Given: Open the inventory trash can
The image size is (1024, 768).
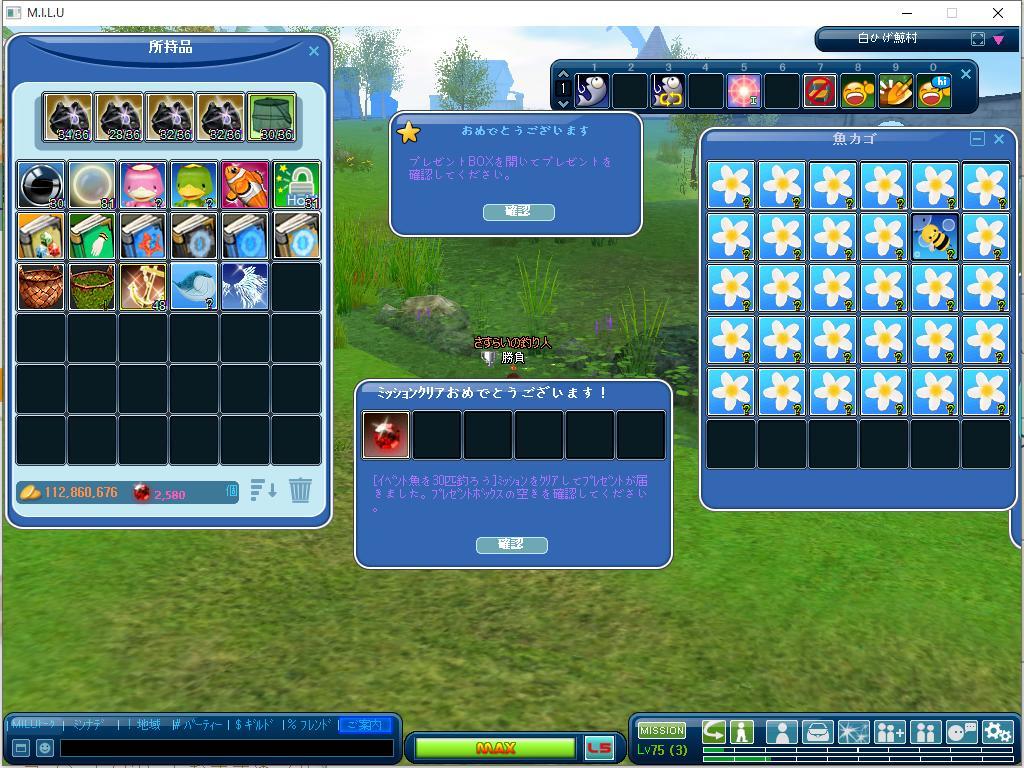Looking at the screenshot, I should (300, 490).
